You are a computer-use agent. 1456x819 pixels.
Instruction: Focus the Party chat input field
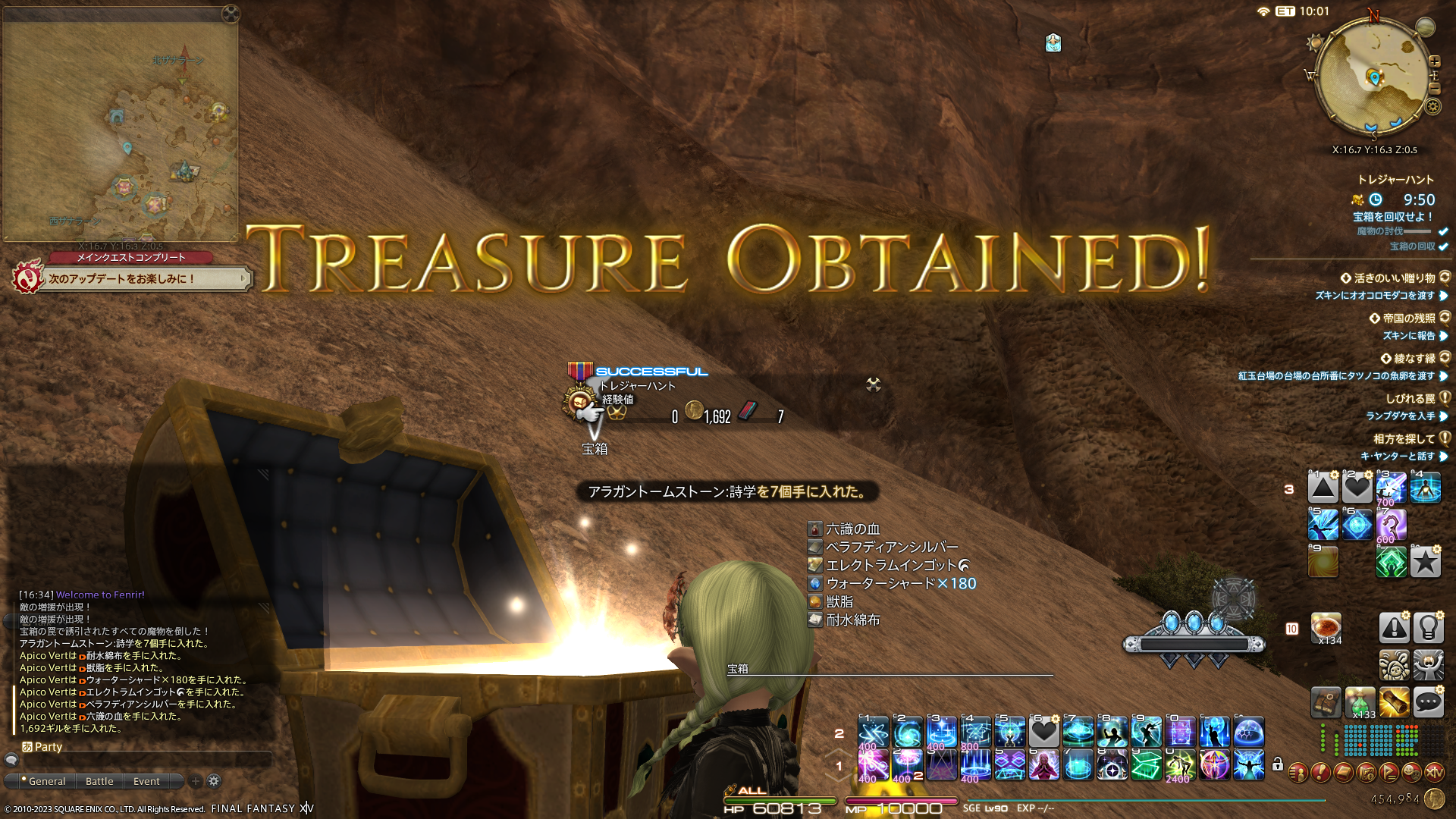tap(144, 759)
